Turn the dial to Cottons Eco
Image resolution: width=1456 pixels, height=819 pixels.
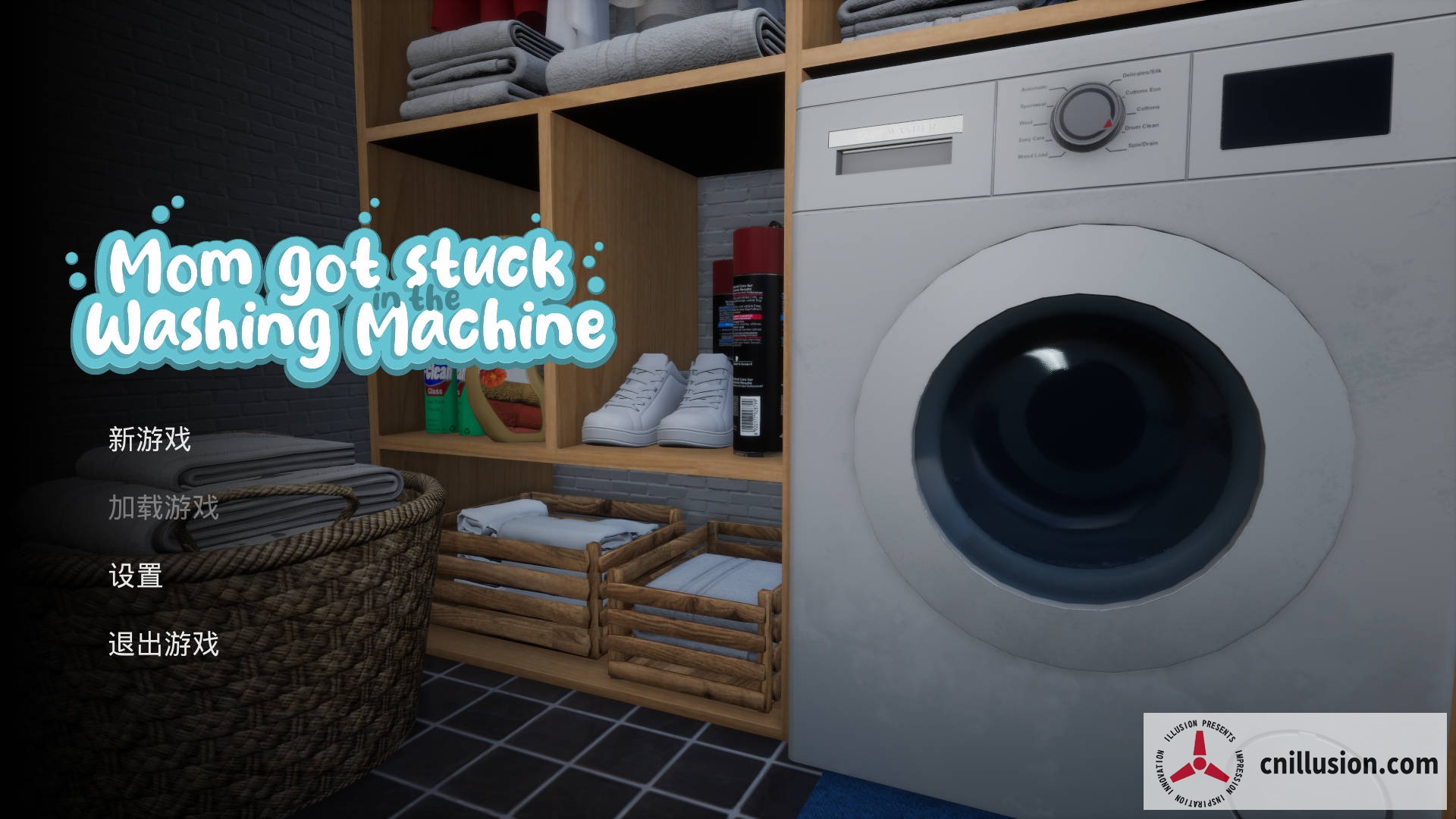coord(1143,92)
